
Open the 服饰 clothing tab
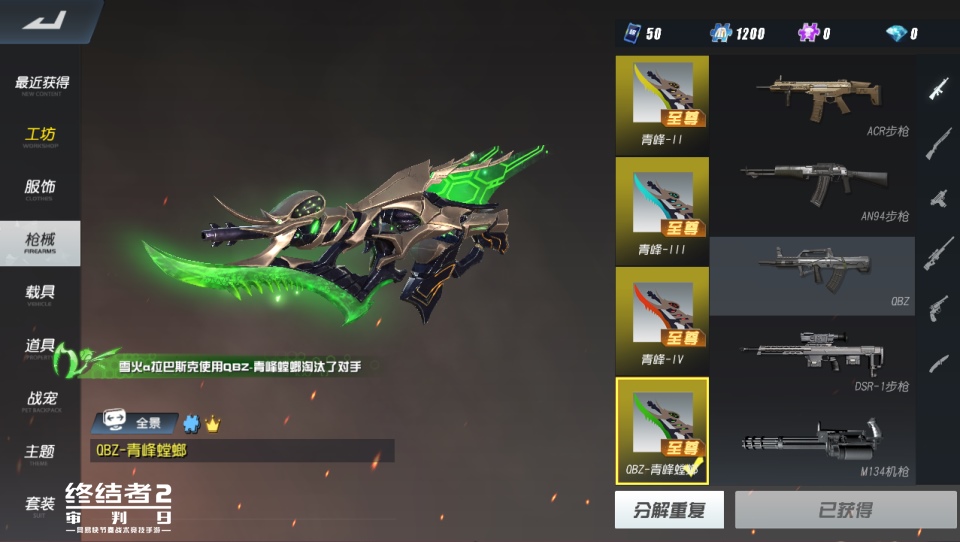pos(41,189)
